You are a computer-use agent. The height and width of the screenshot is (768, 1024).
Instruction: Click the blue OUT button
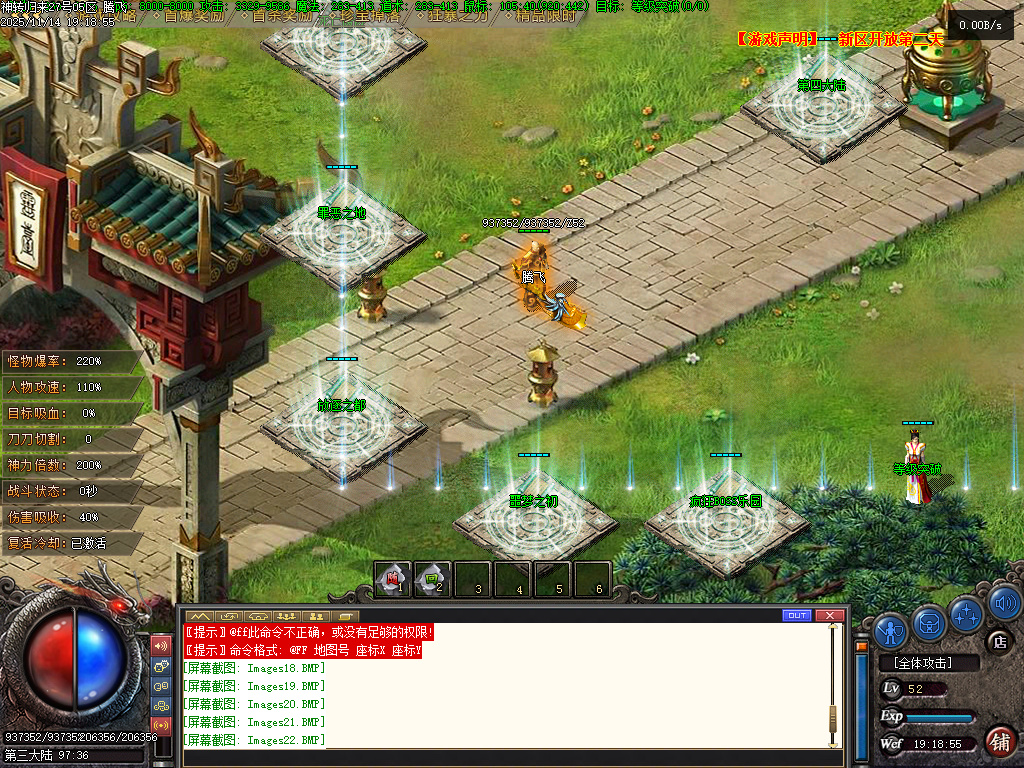click(x=797, y=615)
